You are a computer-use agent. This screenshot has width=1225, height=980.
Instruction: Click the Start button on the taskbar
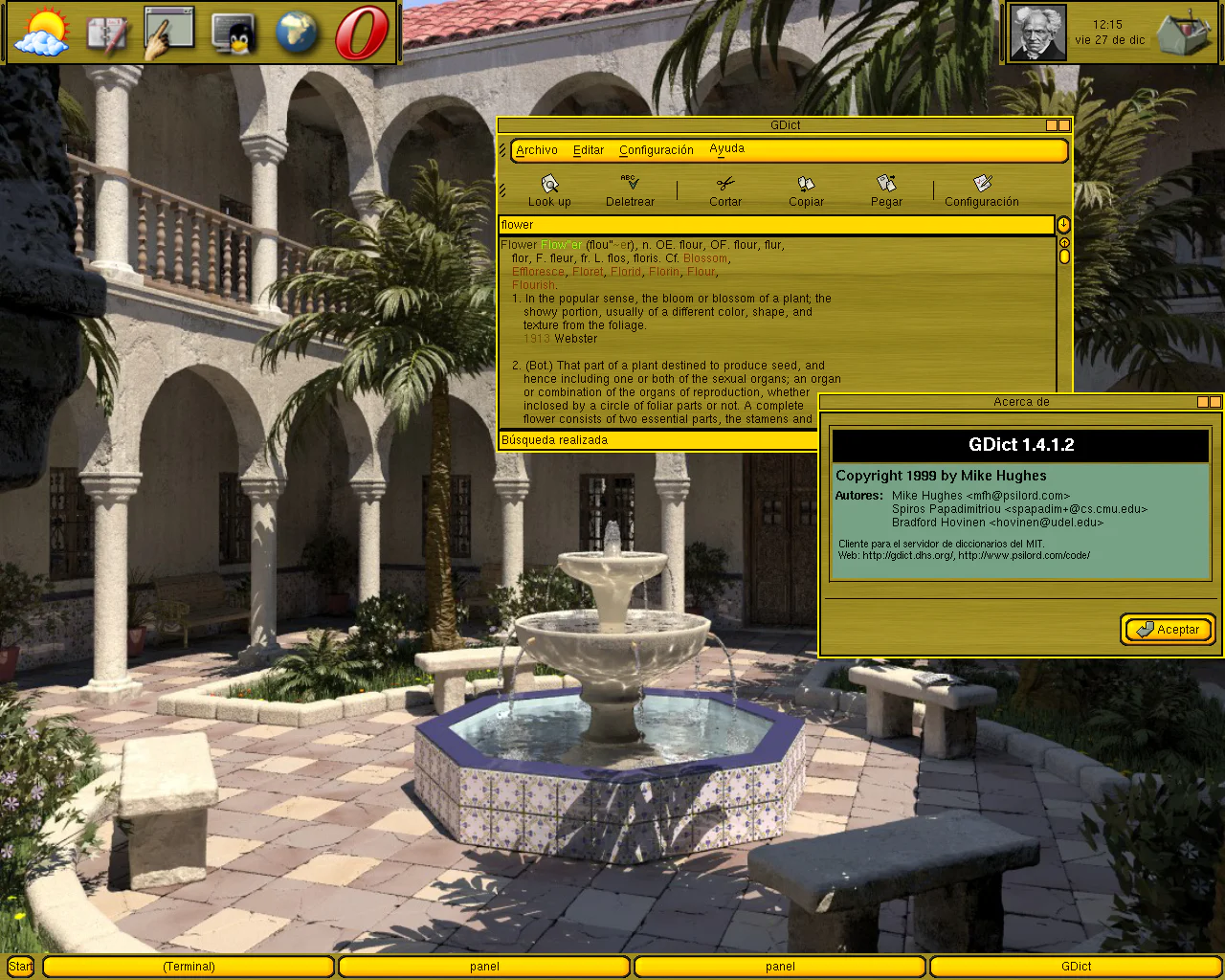[20, 967]
